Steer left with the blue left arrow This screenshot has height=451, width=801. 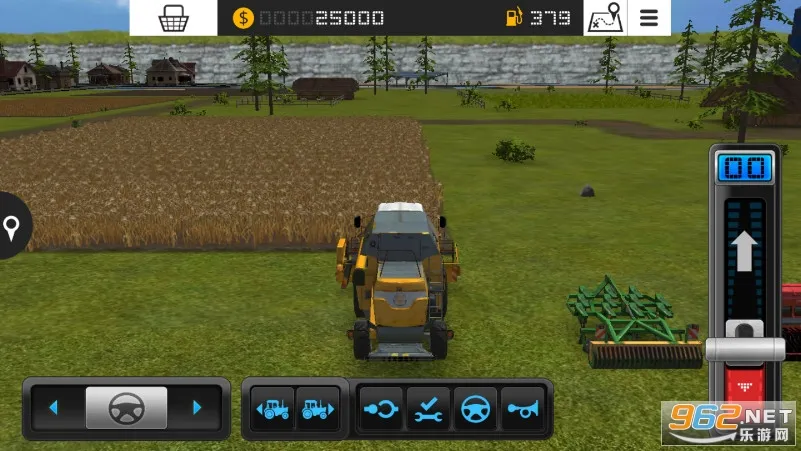pyautogui.click(x=54, y=408)
